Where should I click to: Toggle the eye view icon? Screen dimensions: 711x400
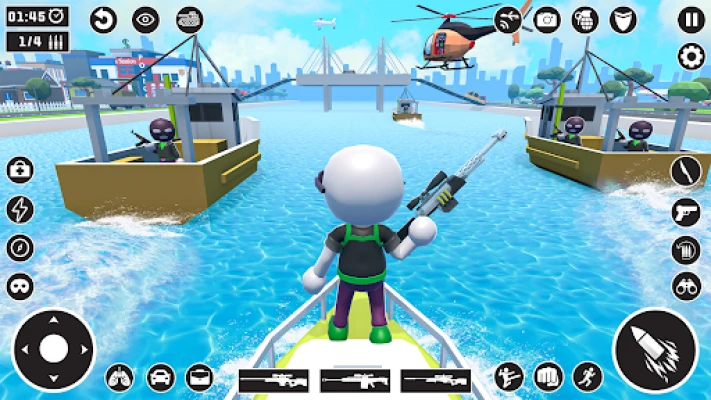tap(146, 19)
